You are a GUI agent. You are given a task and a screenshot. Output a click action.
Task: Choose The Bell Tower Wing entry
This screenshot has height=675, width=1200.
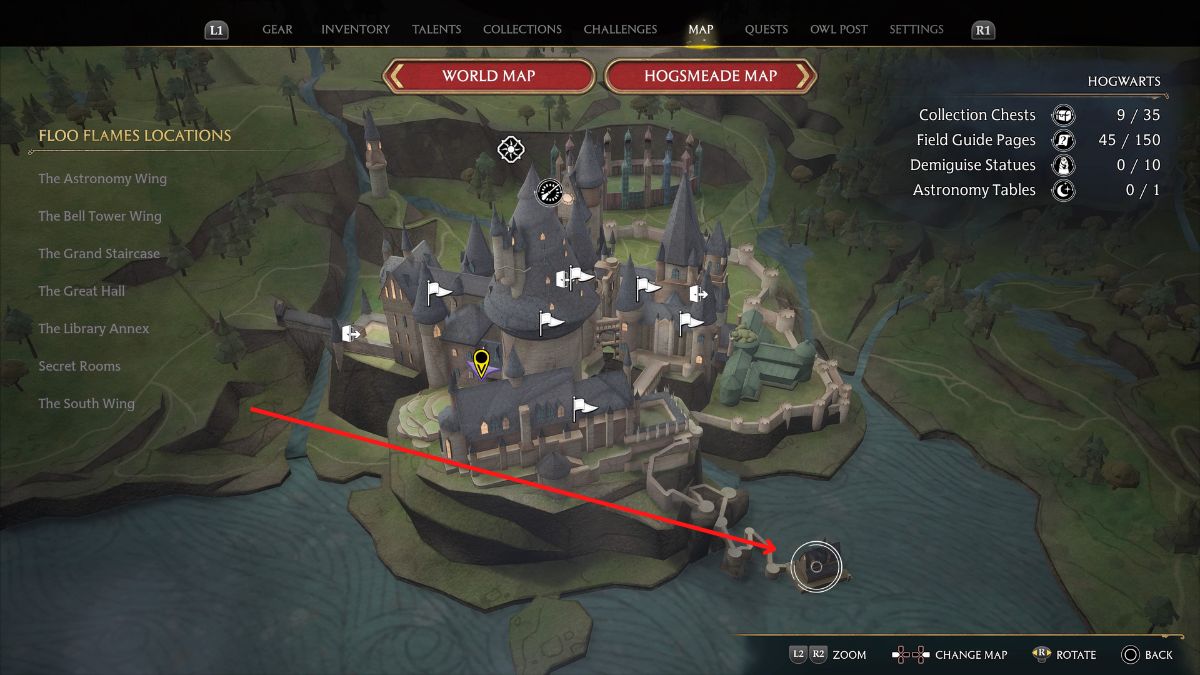pos(99,216)
